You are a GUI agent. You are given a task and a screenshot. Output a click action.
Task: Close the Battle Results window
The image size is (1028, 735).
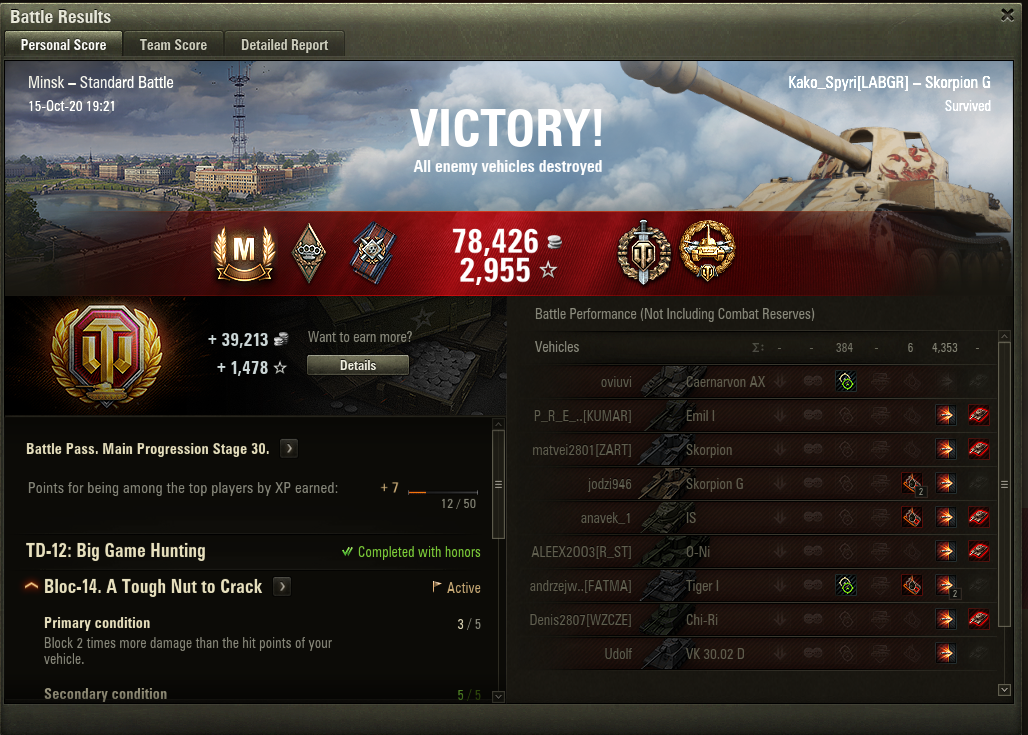point(1007,14)
